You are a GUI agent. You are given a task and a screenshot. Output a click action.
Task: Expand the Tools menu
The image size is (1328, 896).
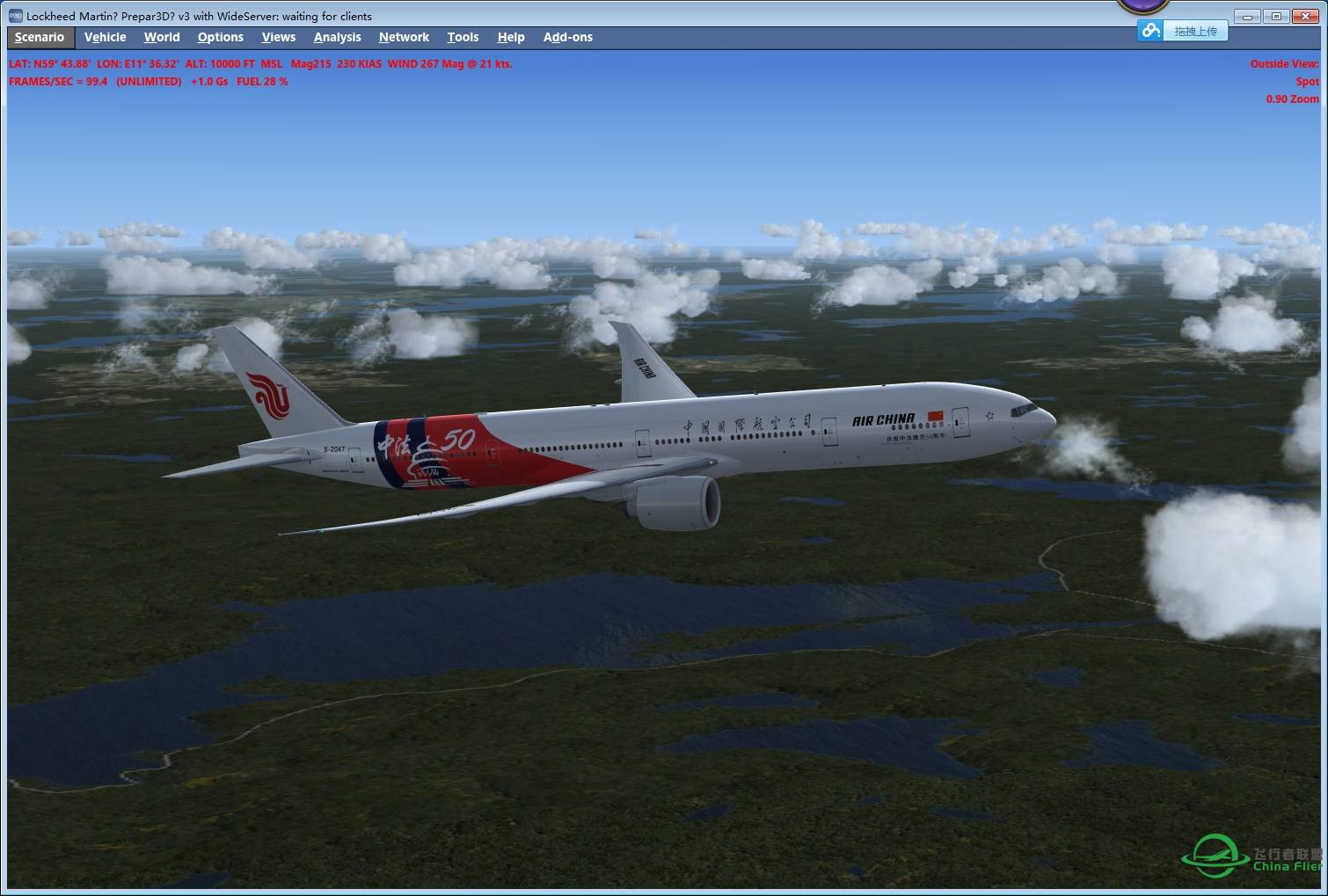(463, 37)
